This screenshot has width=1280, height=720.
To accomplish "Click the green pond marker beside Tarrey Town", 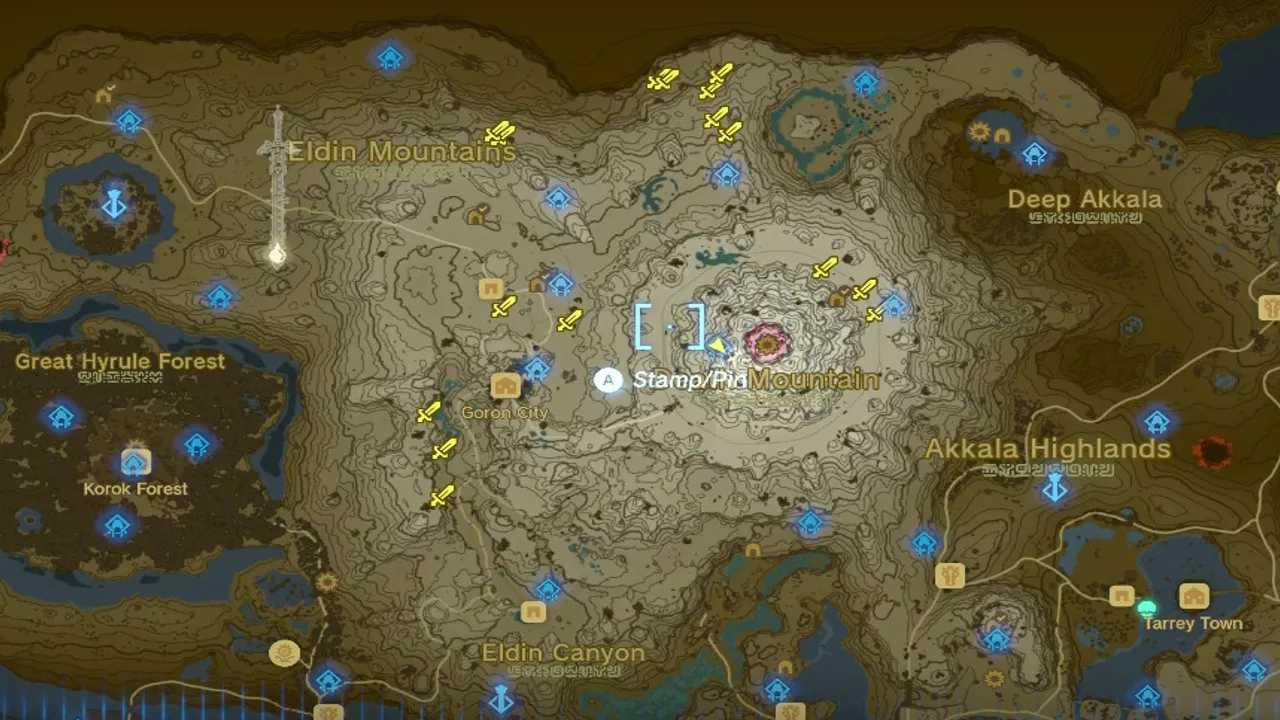I will (x=1144, y=606).
